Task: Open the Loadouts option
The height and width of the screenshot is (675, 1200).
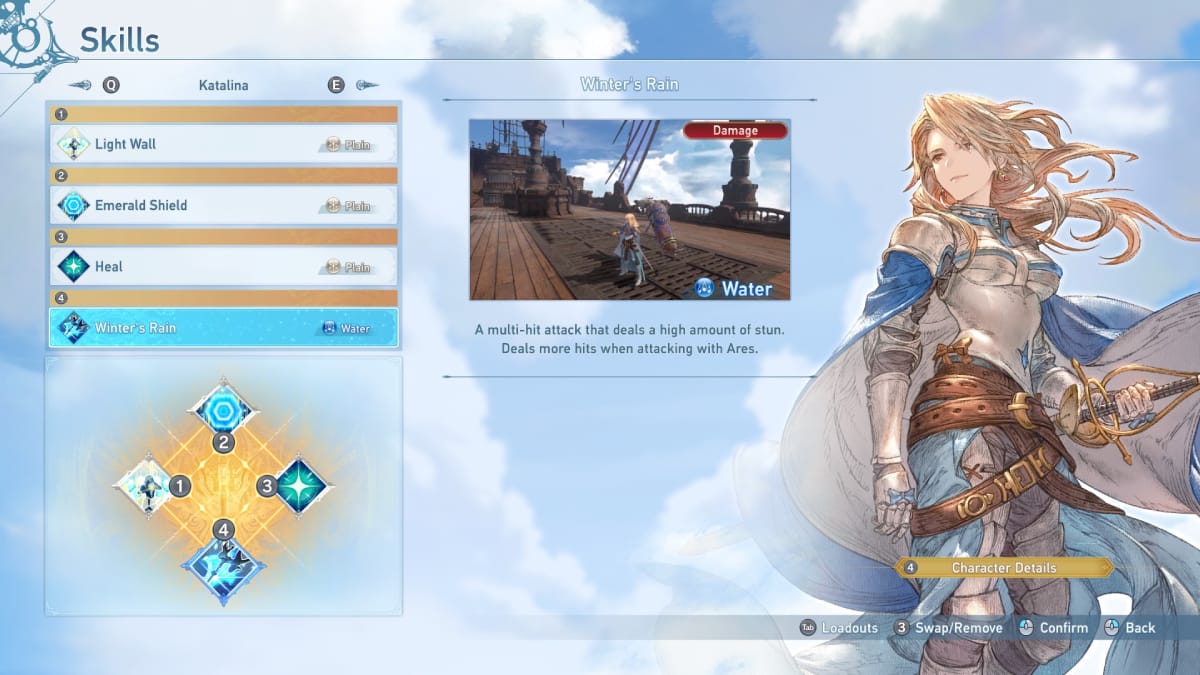Action: click(838, 628)
